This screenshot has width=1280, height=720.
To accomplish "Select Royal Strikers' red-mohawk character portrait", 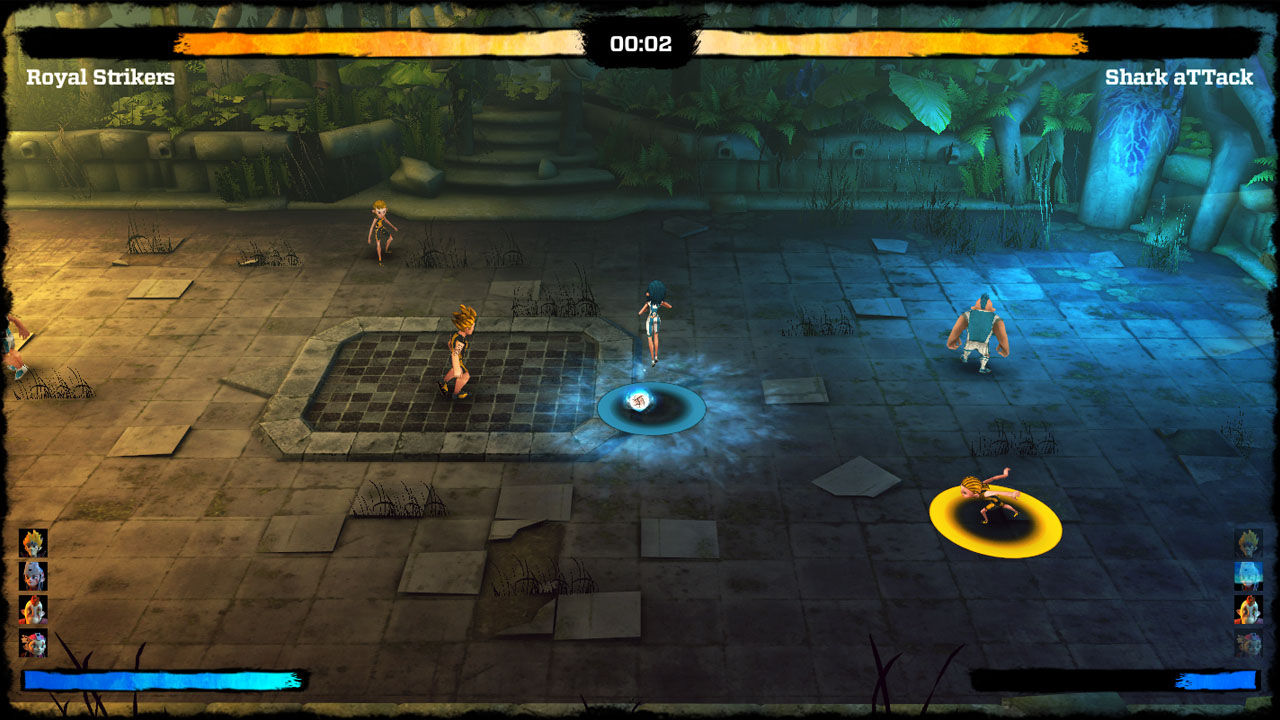I will click(33, 610).
